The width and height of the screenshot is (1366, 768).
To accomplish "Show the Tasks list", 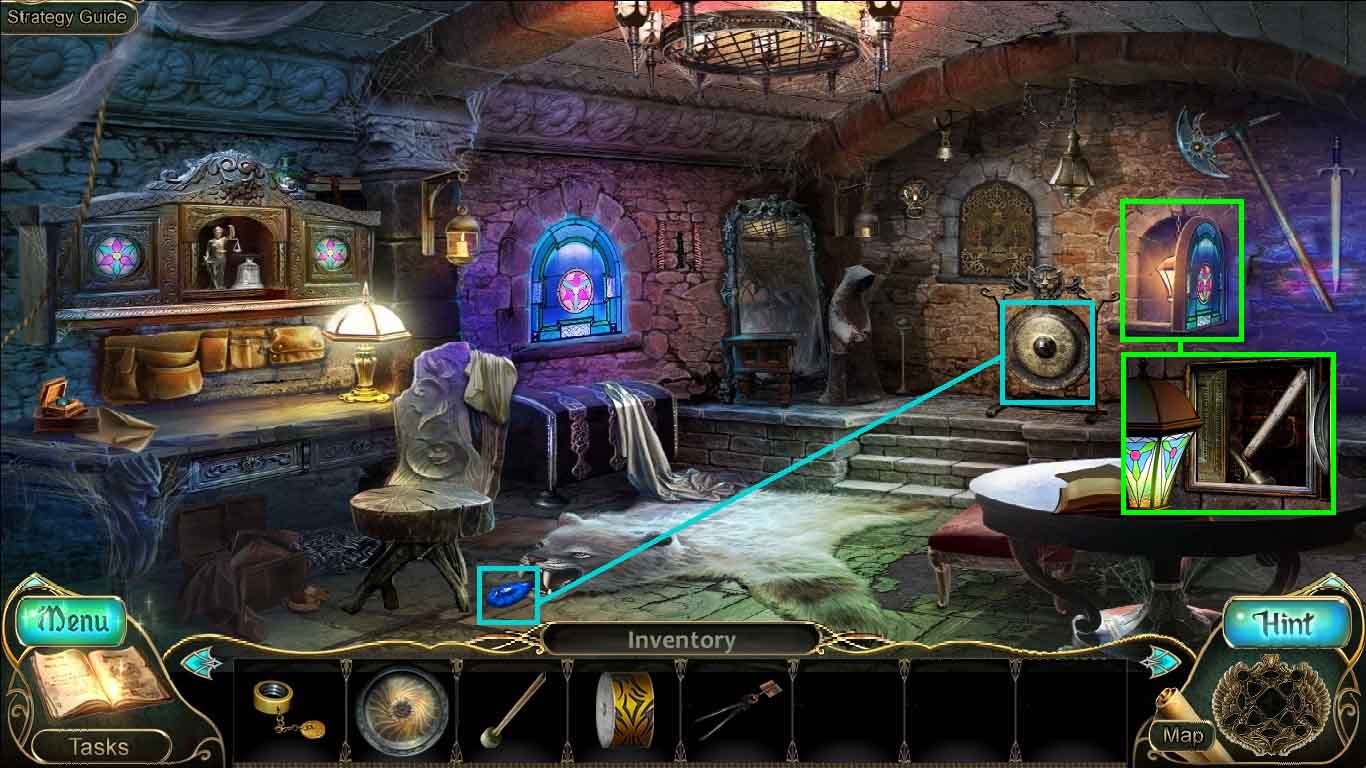I will click(x=98, y=746).
